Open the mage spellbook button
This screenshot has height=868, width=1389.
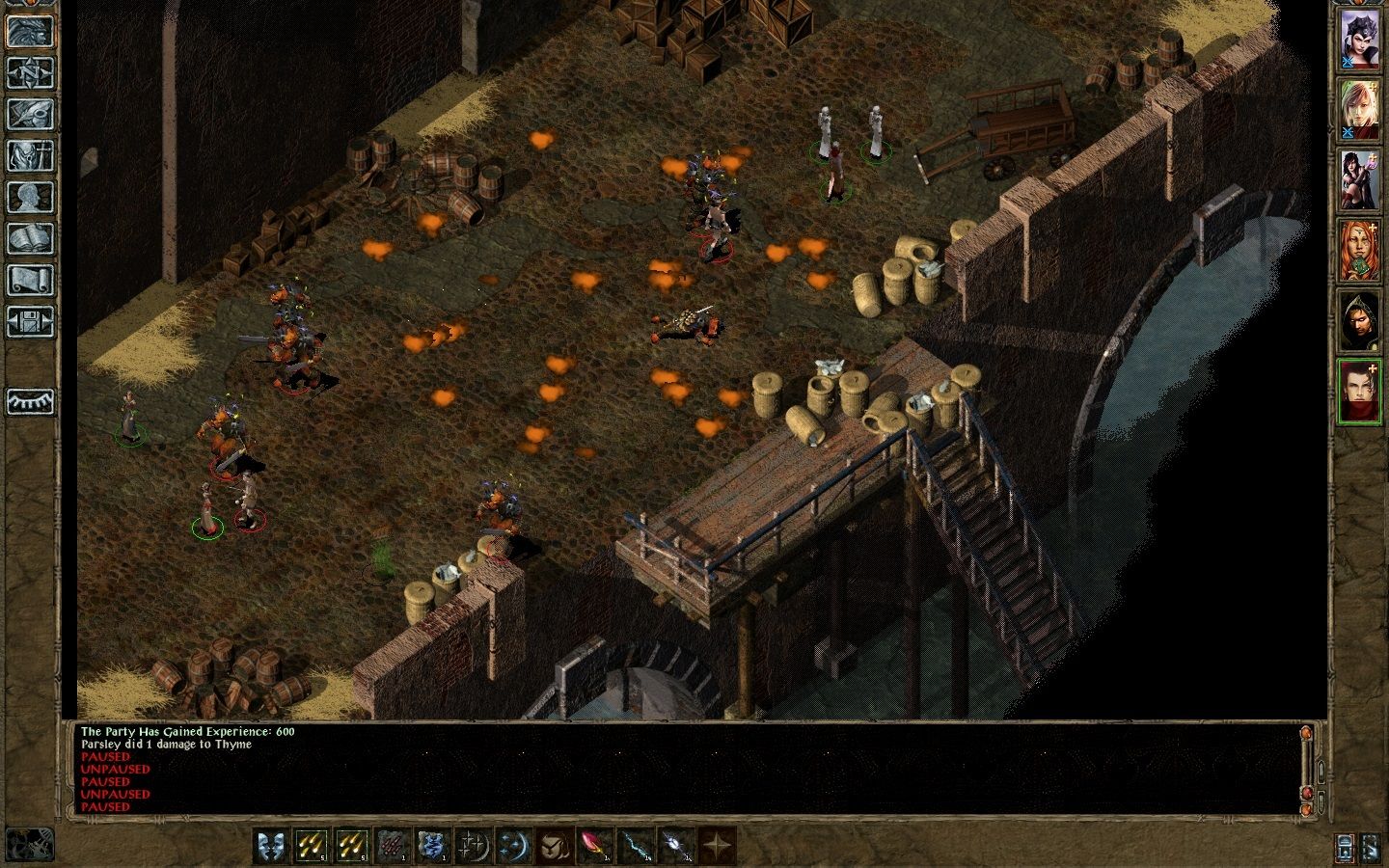[30, 238]
